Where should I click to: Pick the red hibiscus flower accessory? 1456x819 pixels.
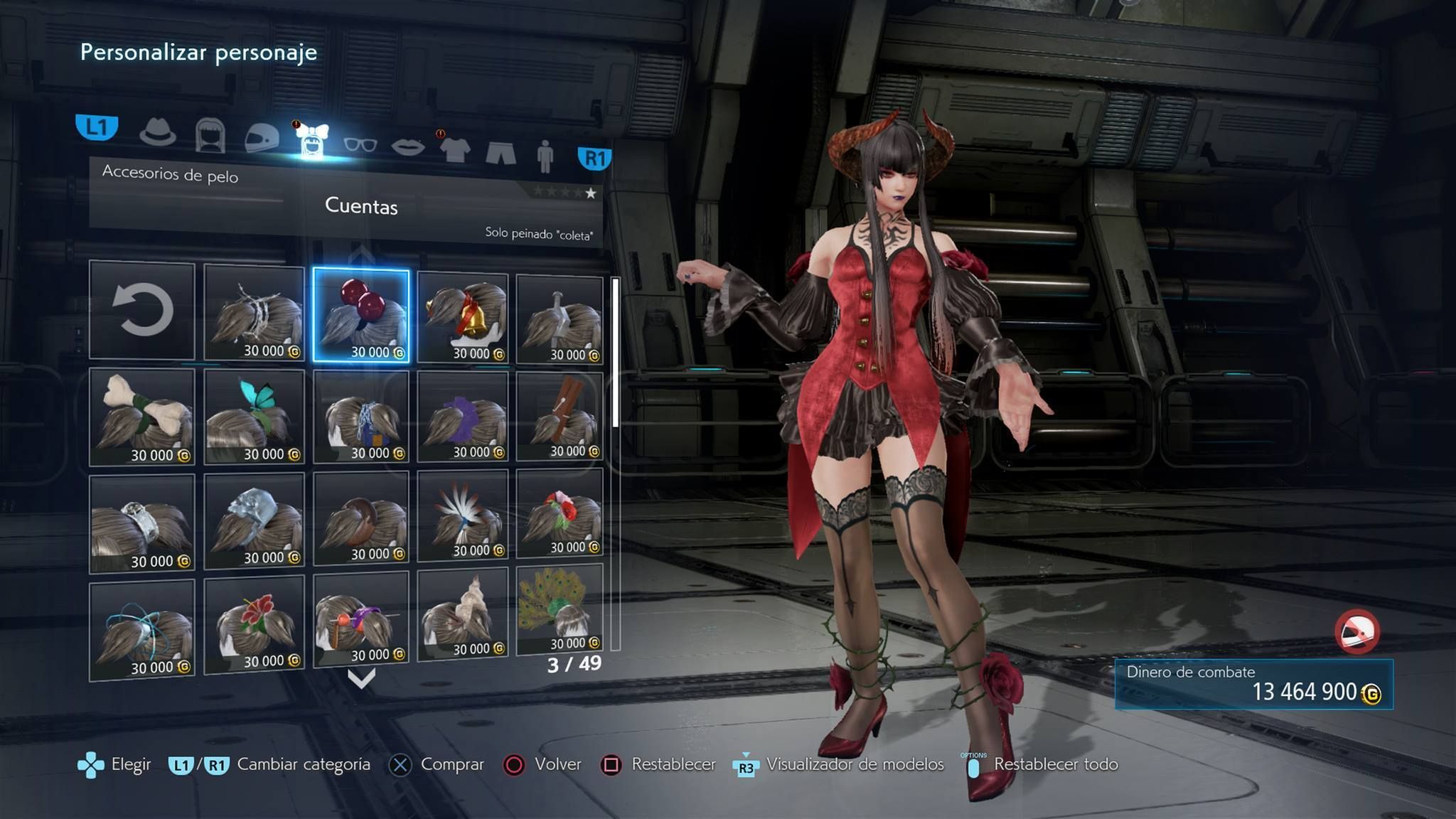254,624
